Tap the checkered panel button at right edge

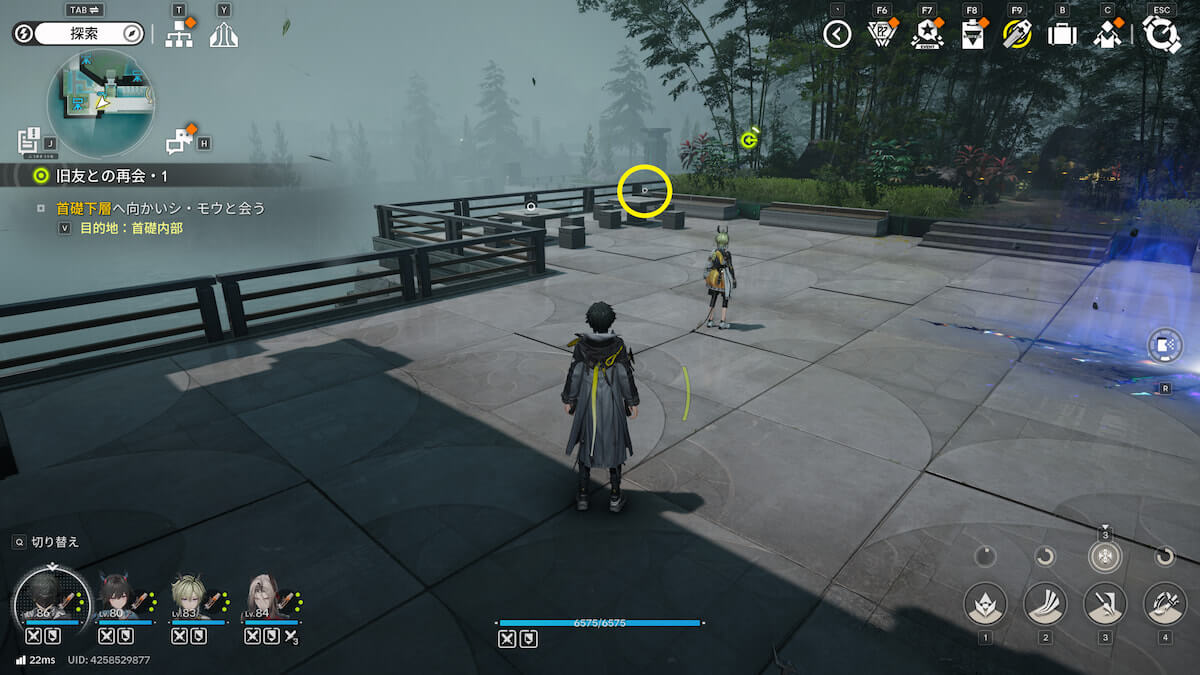[1166, 347]
